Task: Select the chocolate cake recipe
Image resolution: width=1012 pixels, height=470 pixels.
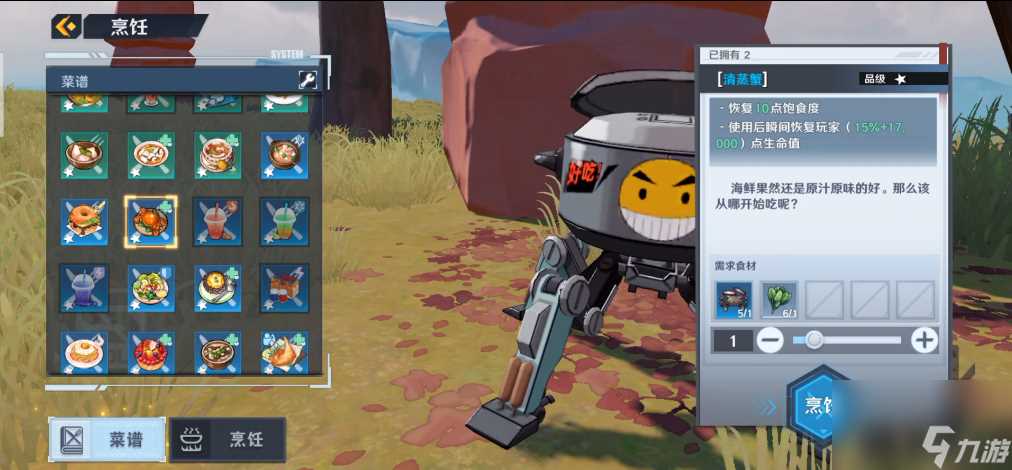Action: tap(284, 288)
